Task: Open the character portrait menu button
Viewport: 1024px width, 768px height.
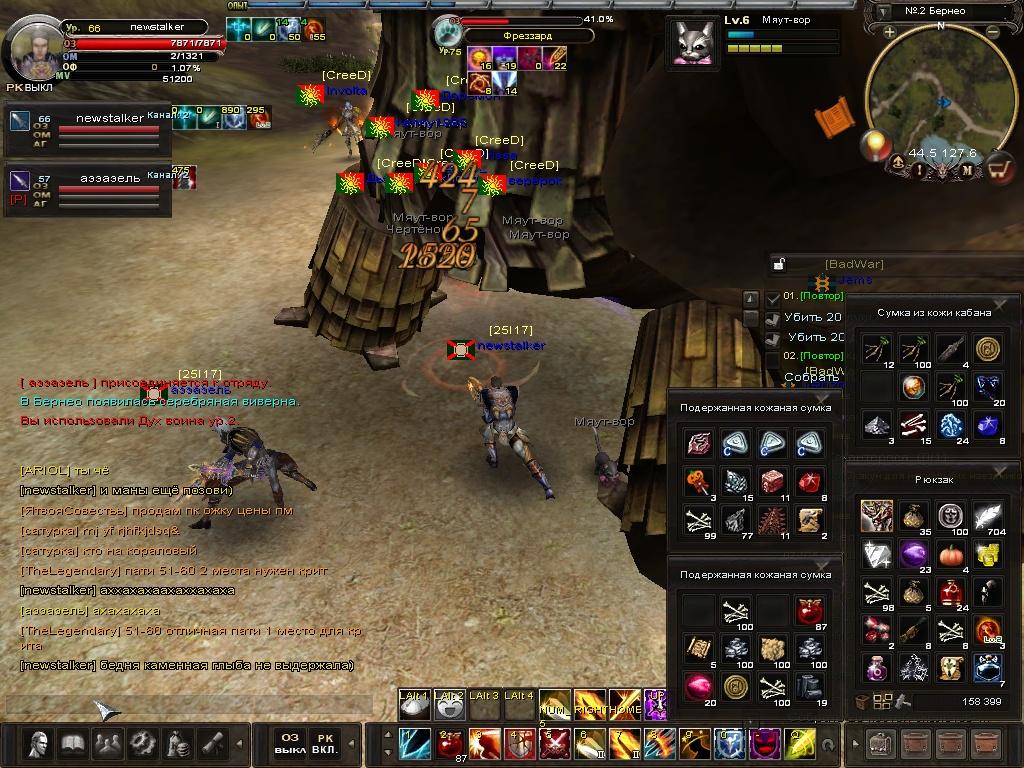Action: point(40,743)
